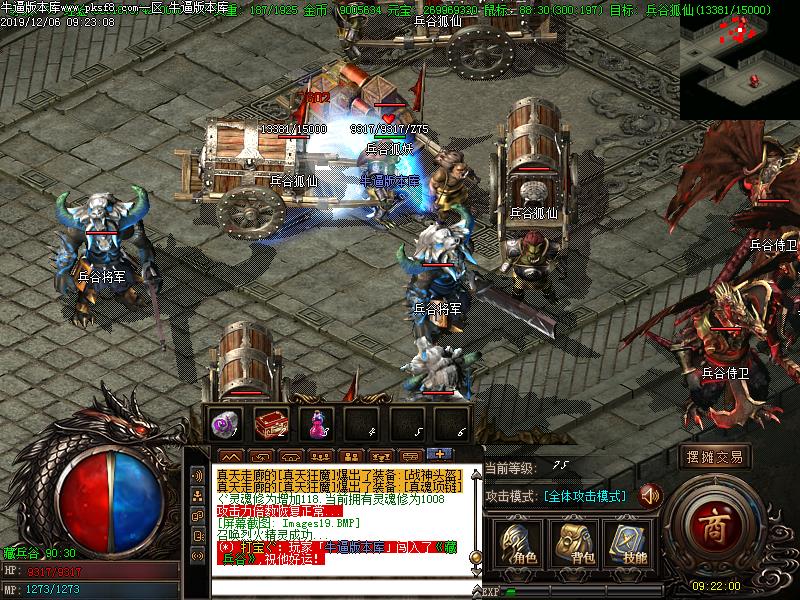
Task: Open the minimap
Action: [x=739, y=60]
